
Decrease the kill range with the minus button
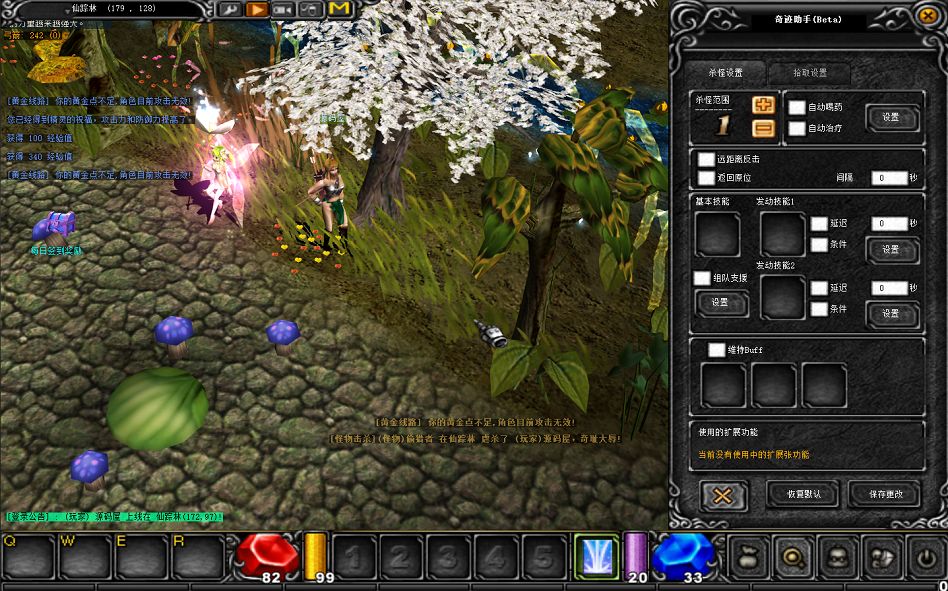pyautogui.click(x=763, y=128)
